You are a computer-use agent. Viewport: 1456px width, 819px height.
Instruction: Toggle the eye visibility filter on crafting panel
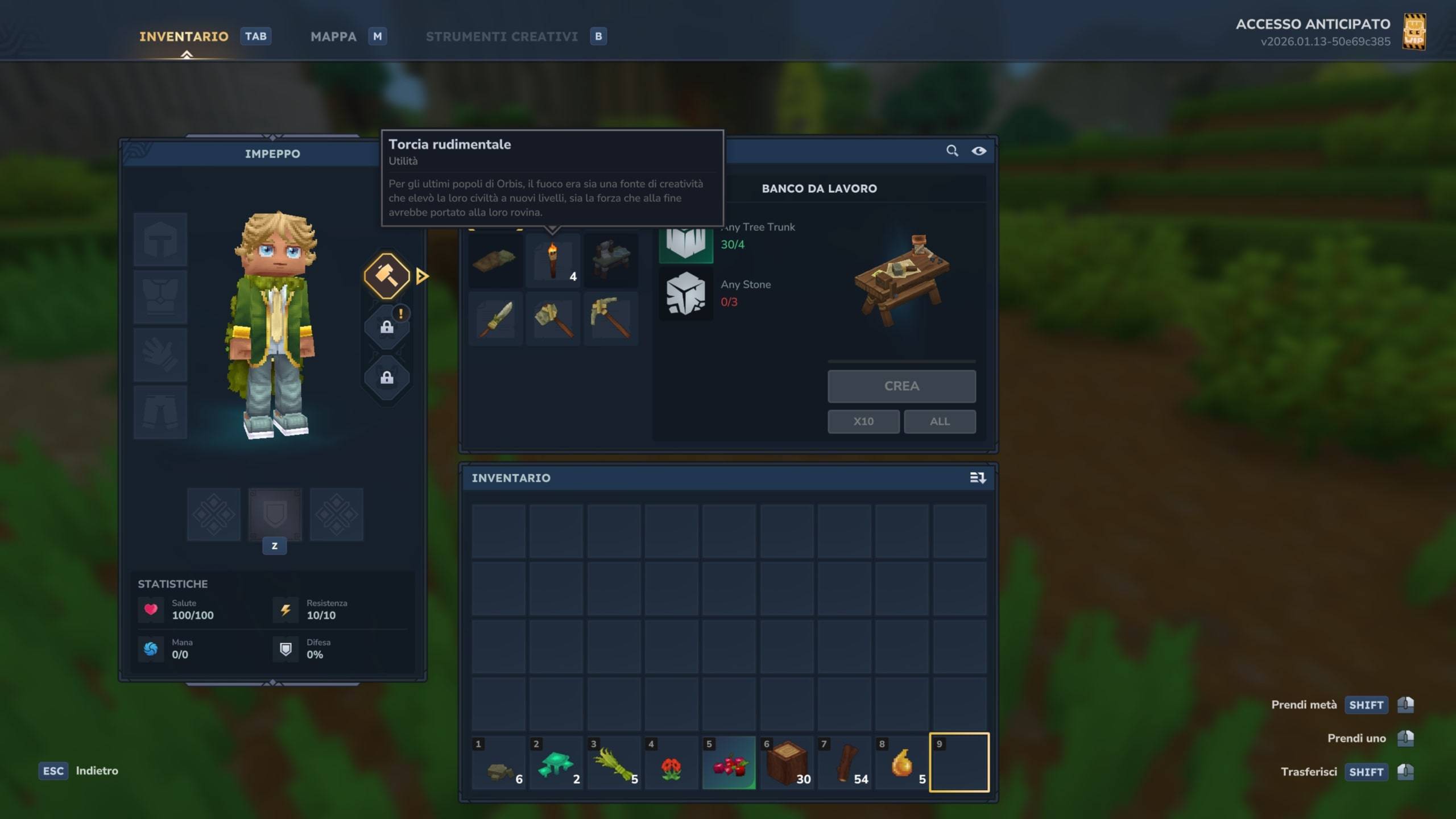pos(979,151)
